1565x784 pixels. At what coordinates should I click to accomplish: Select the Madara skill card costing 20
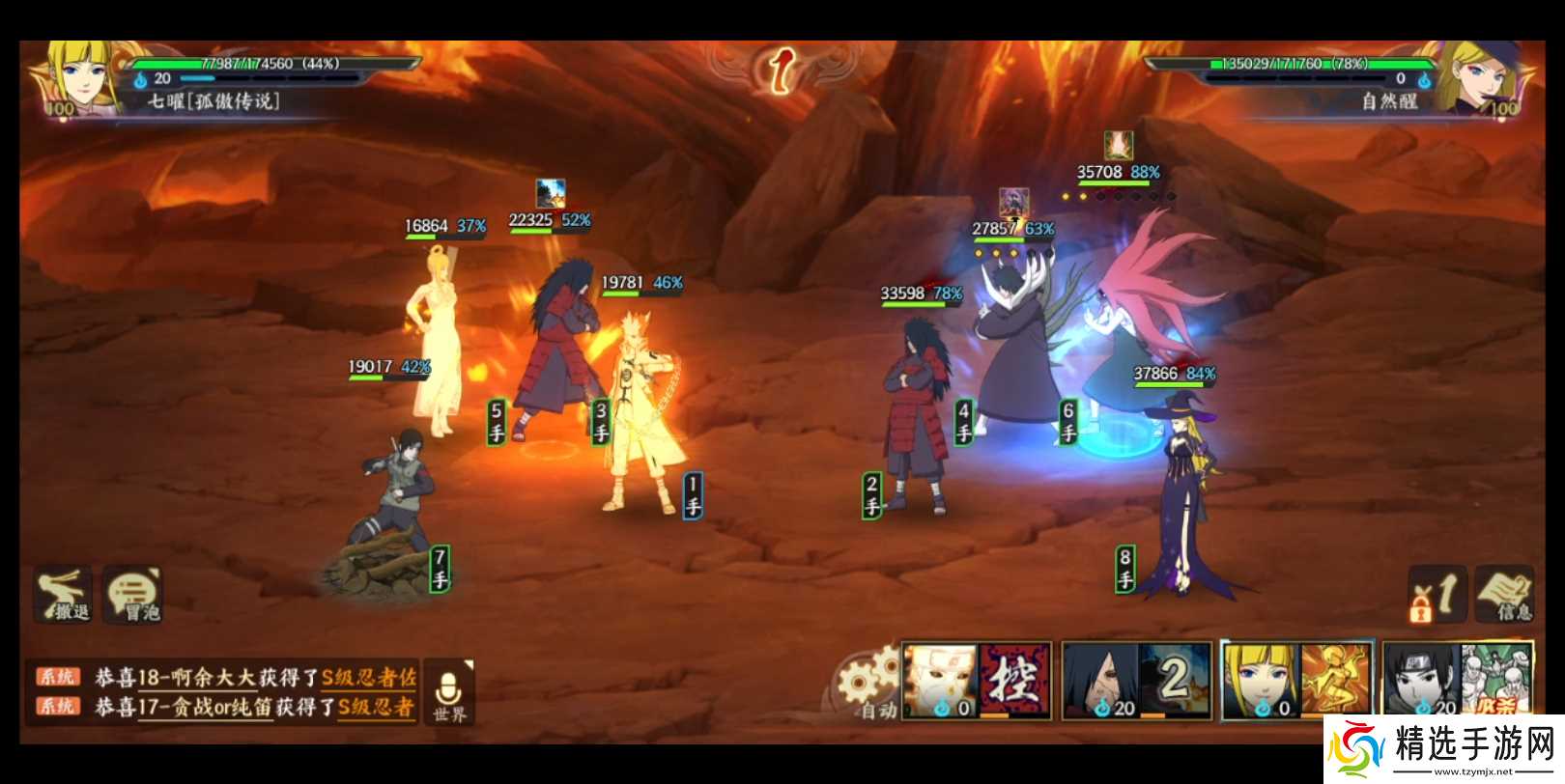(x=1135, y=682)
